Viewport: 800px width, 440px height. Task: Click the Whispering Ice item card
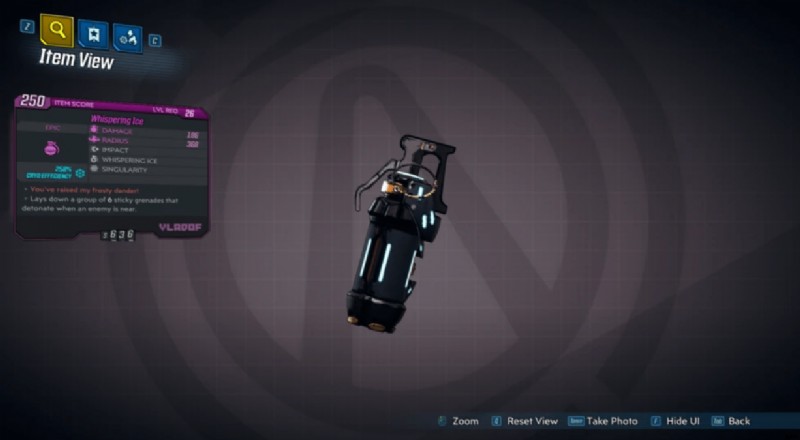tap(112, 165)
